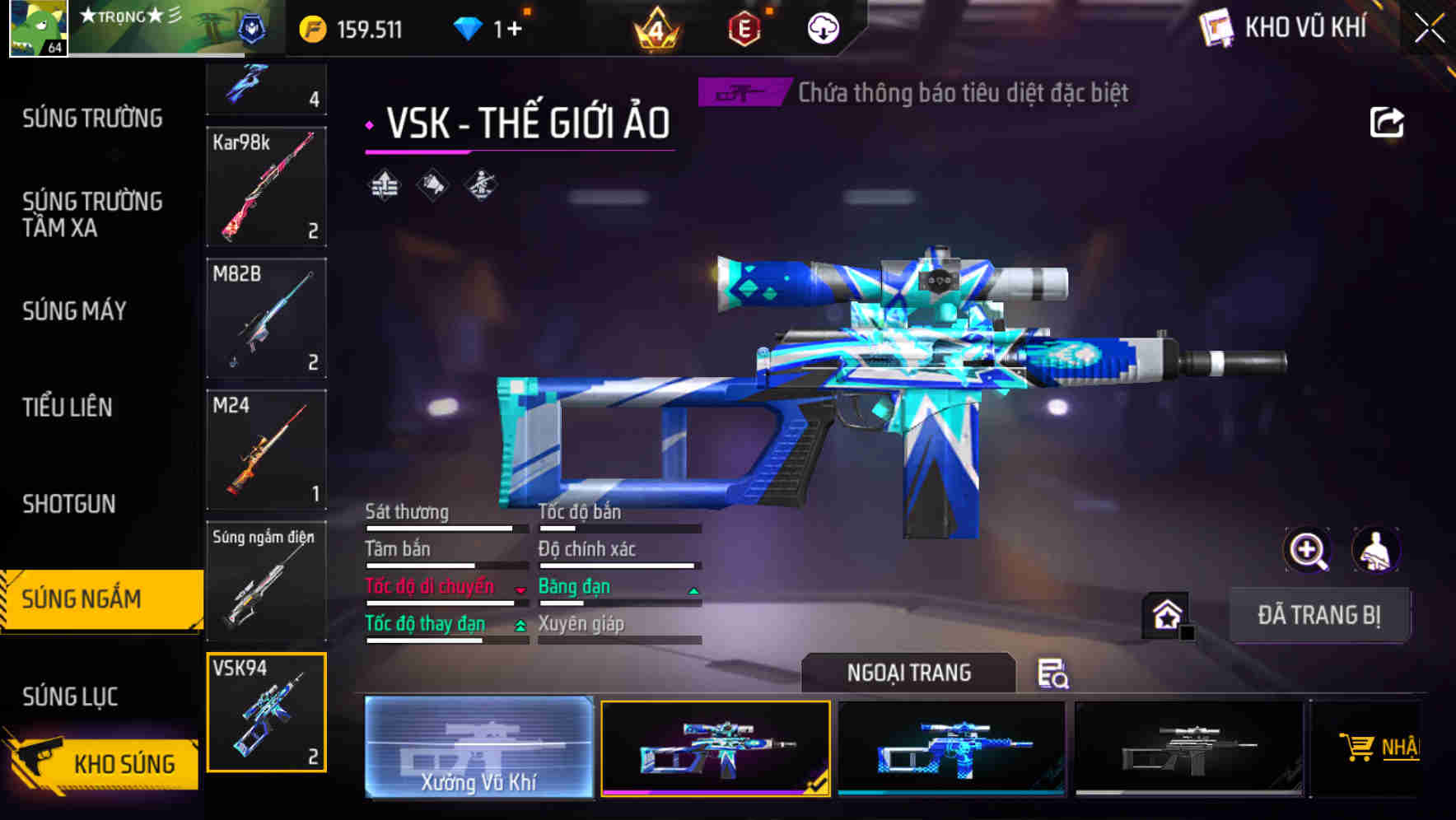Click the home star showcase icon
Viewport: 1456px width, 820px height.
coord(1165,613)
